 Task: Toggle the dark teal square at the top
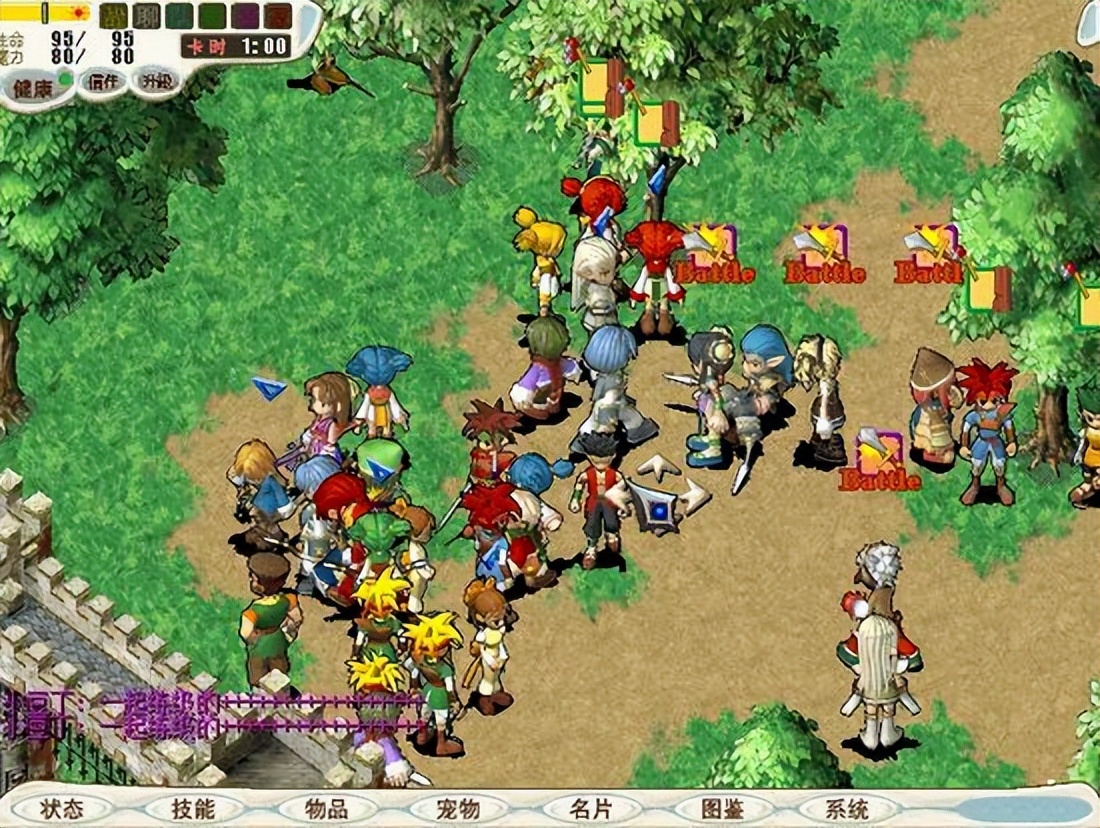[x=179, y=16]
